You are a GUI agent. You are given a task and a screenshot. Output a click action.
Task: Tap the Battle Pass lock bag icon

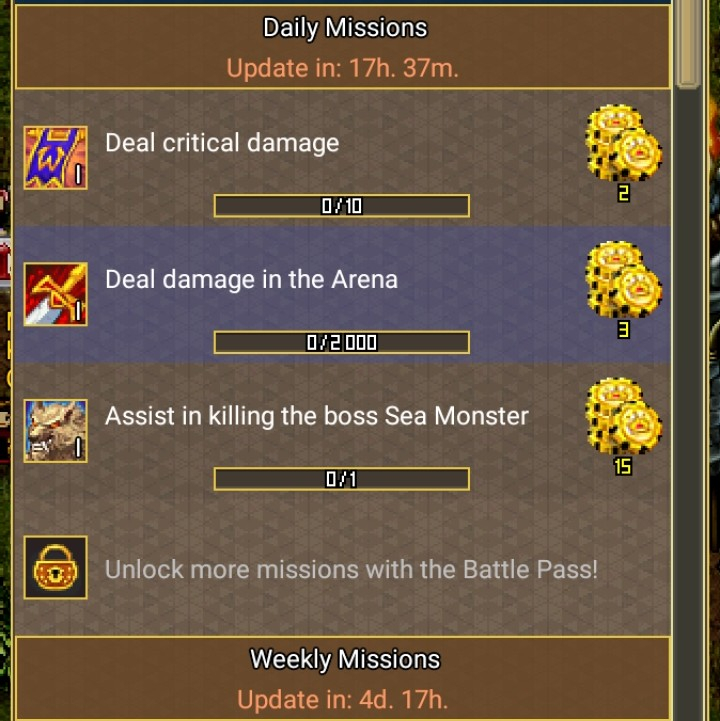pos(55,568)
